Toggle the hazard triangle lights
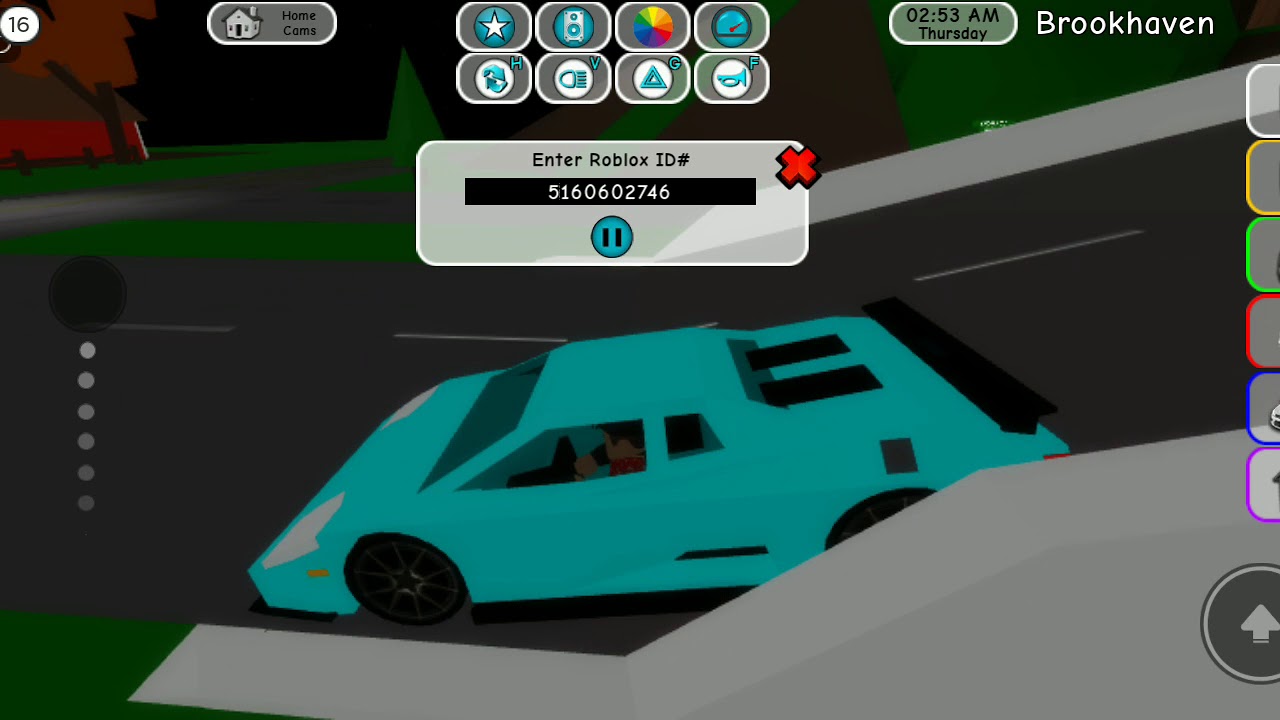 pyautogui.click(x=652, y=79)
